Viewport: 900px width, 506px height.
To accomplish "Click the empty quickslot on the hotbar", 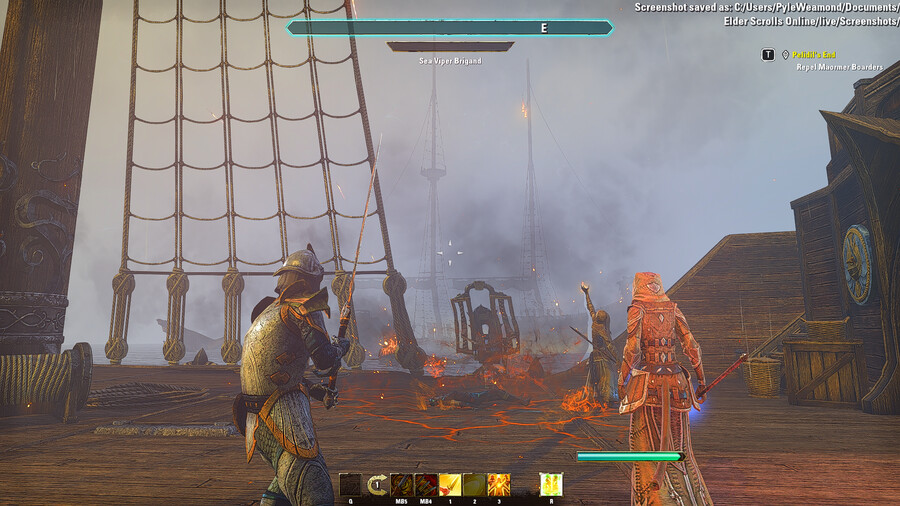I will [x=350, y=485].
